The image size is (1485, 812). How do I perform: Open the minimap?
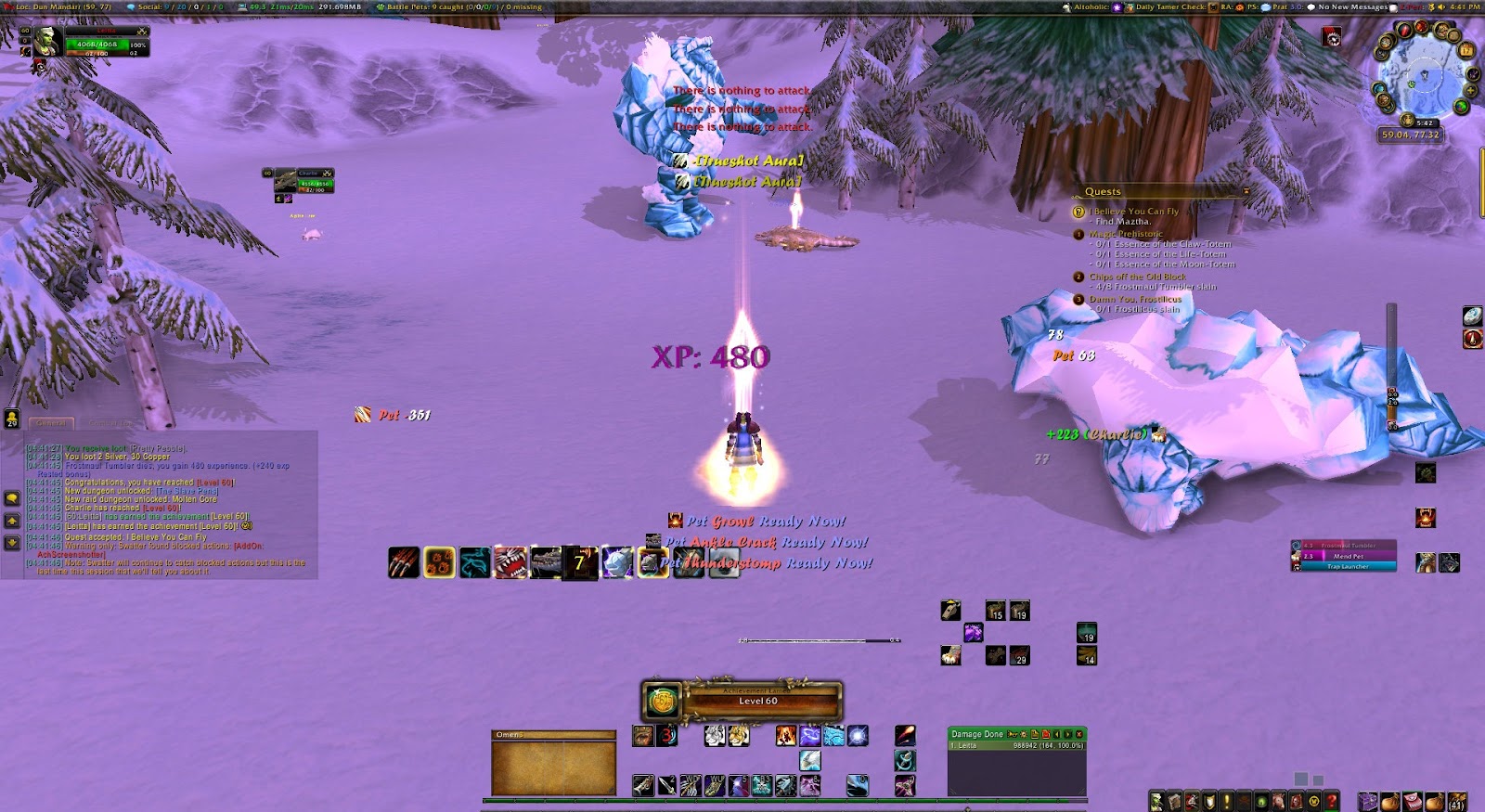click(1424, 76)
